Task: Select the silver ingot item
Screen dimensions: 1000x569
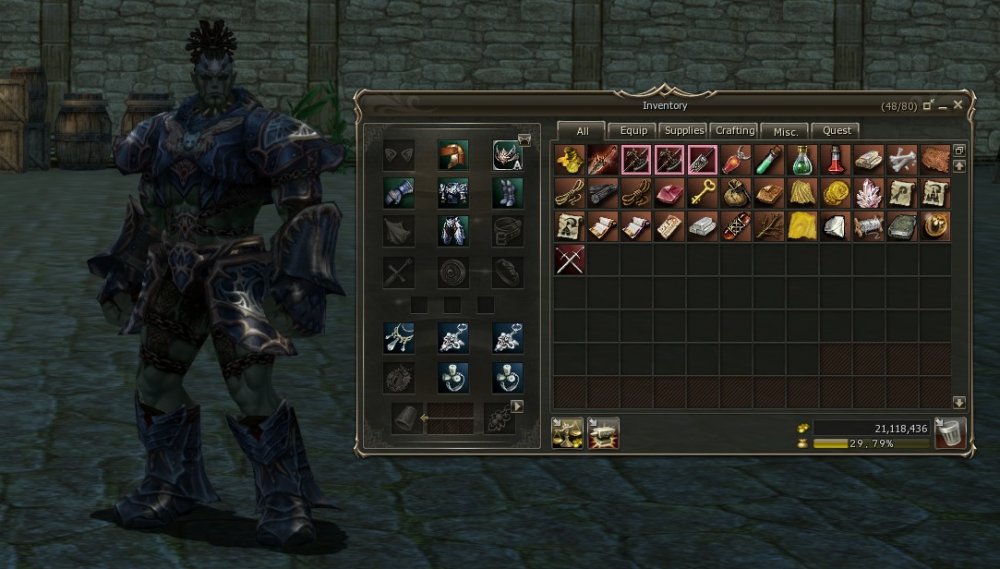Action: pyautogui.click(x=703, y=227)
